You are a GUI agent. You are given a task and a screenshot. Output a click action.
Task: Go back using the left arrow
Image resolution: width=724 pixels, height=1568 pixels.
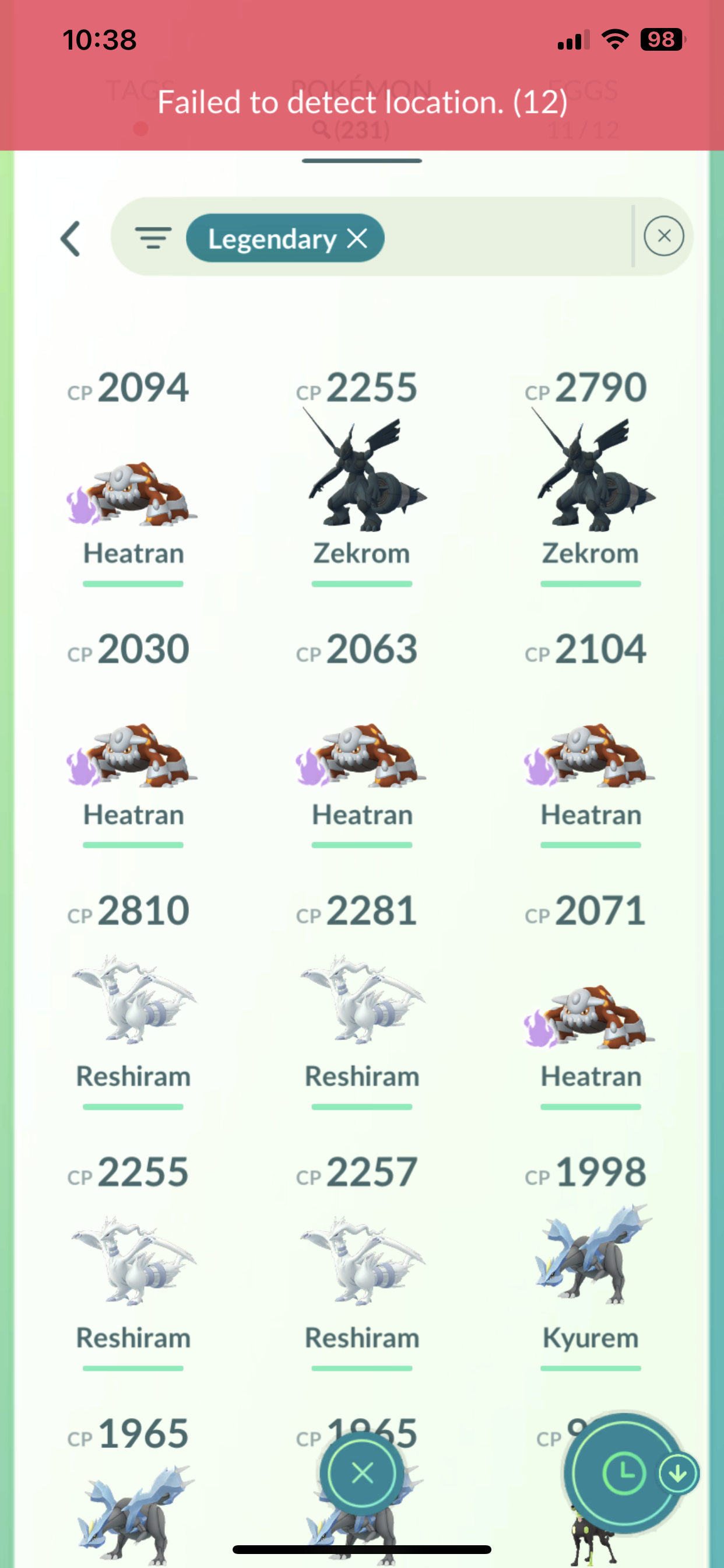point(71,238)
